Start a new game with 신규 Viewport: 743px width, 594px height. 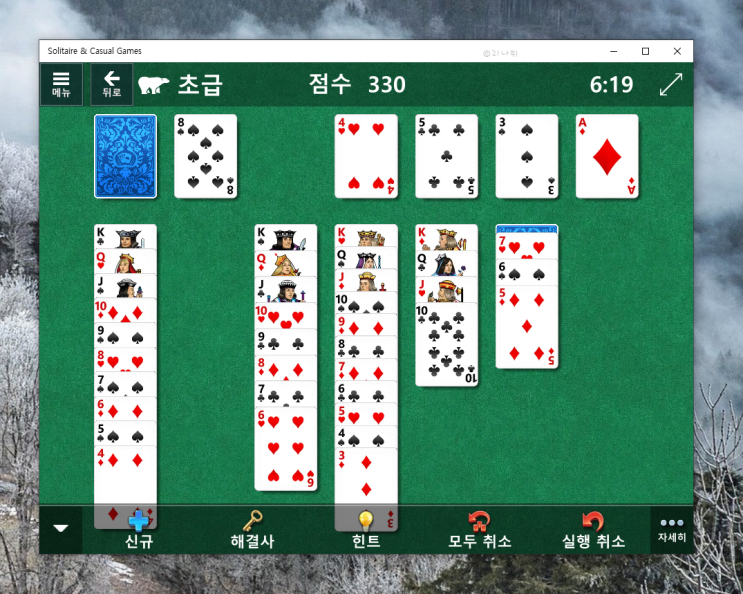(138, 531)
